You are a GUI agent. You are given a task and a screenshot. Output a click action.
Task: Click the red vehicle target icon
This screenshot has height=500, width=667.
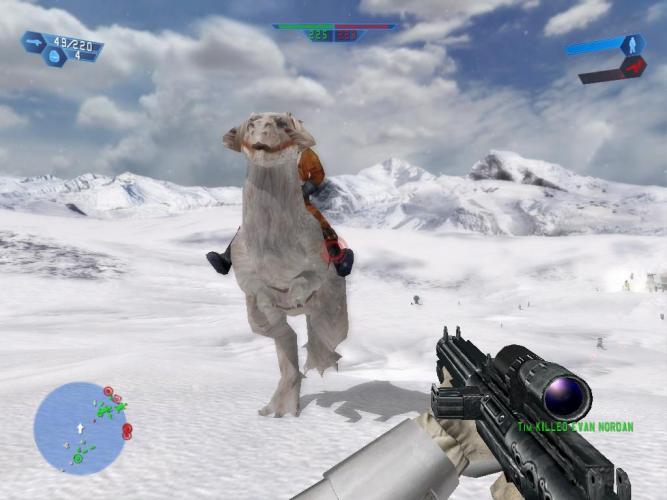point(632,67)
